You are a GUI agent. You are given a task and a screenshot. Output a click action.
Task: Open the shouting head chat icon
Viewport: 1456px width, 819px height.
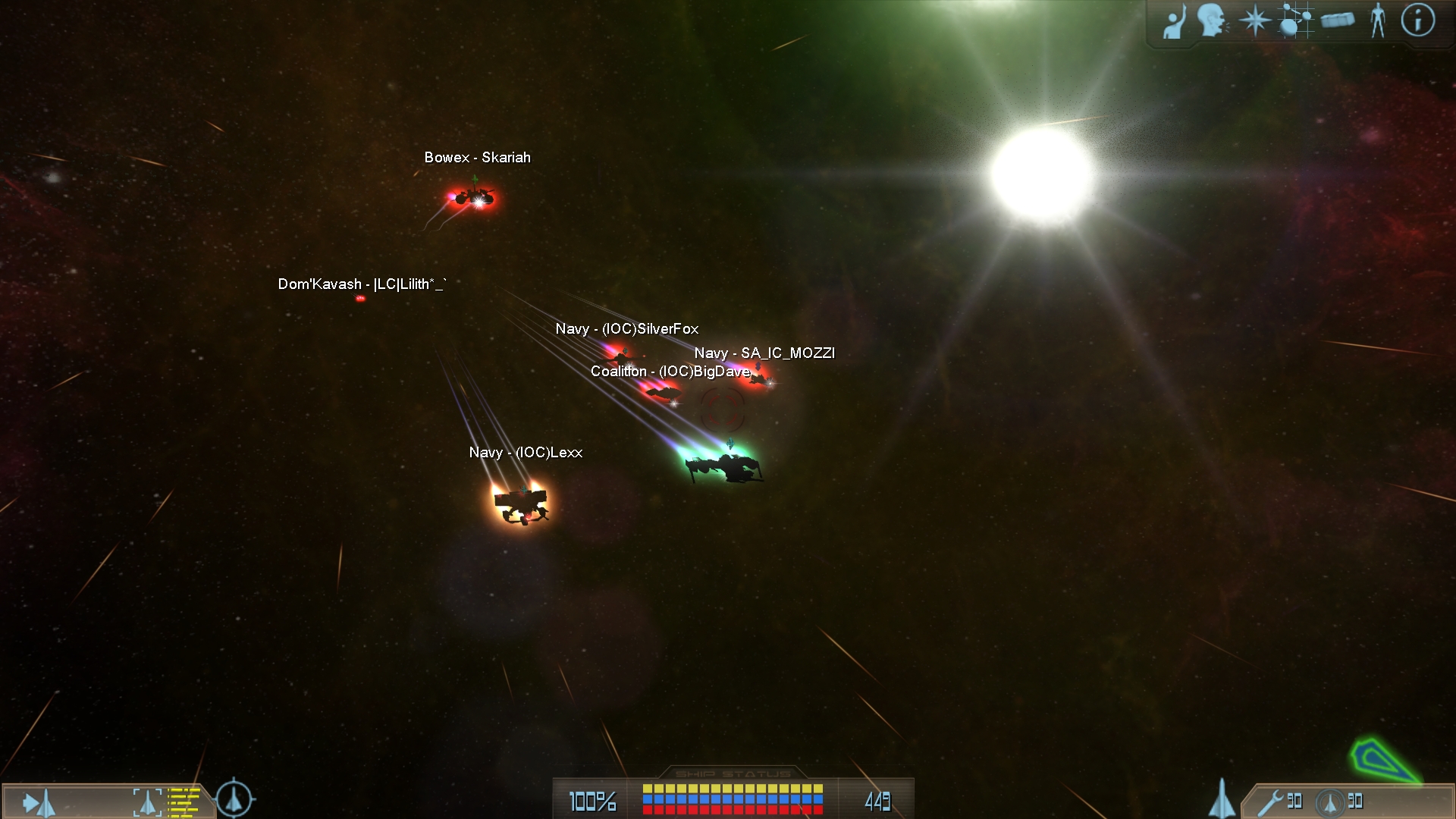(x=1212, y=20)
